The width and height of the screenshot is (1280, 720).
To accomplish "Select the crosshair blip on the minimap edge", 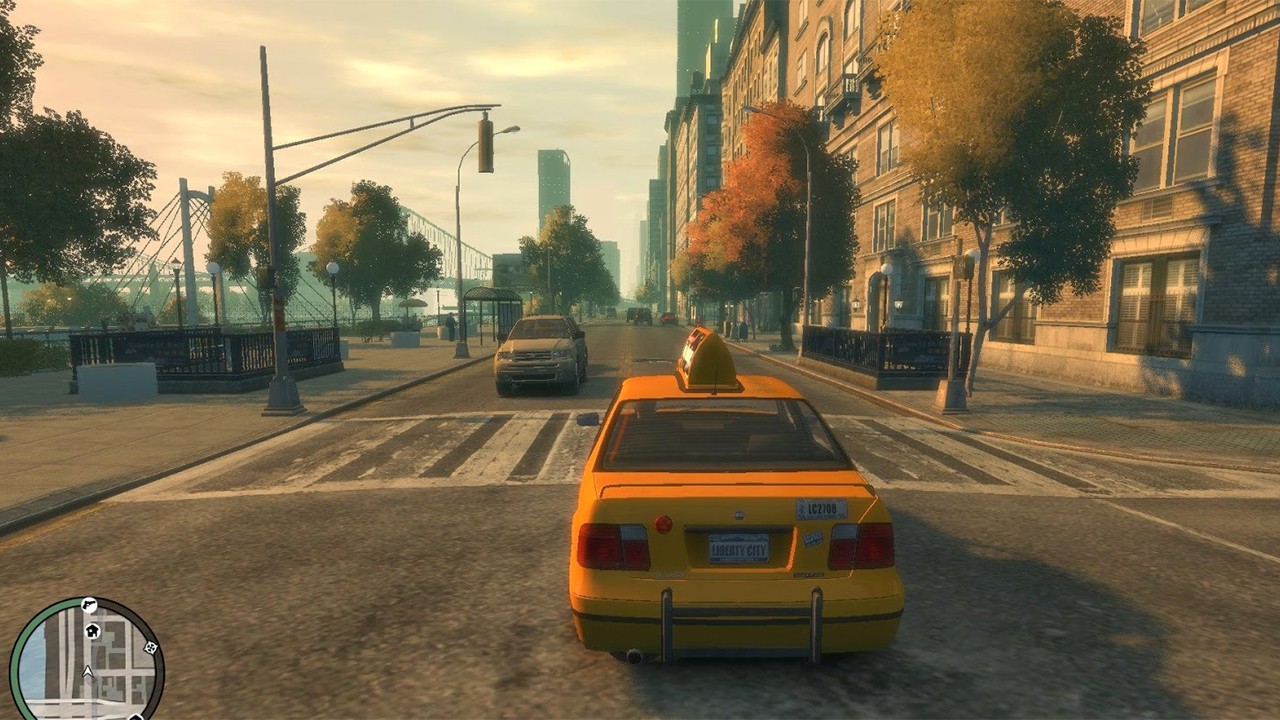I will [150, 647].
